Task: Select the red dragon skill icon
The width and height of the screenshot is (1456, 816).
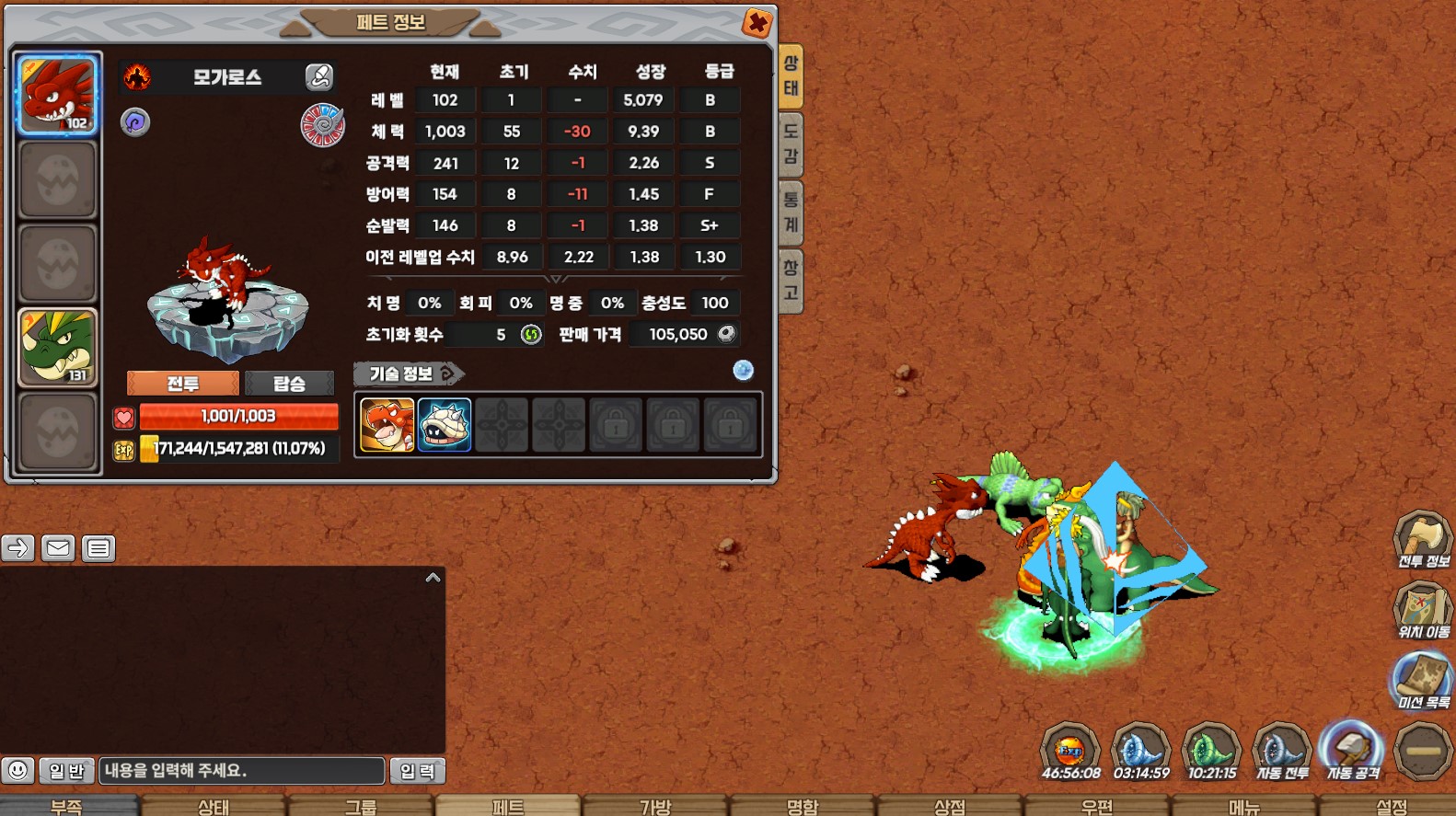Action: tap(387, 425)
